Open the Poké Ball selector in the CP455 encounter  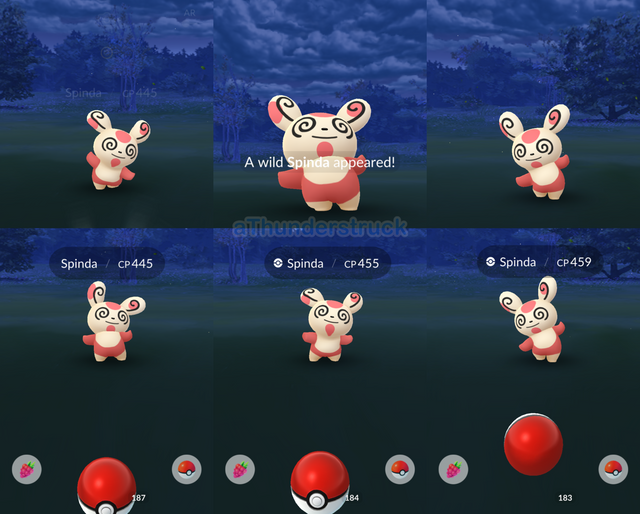point(400,468)
